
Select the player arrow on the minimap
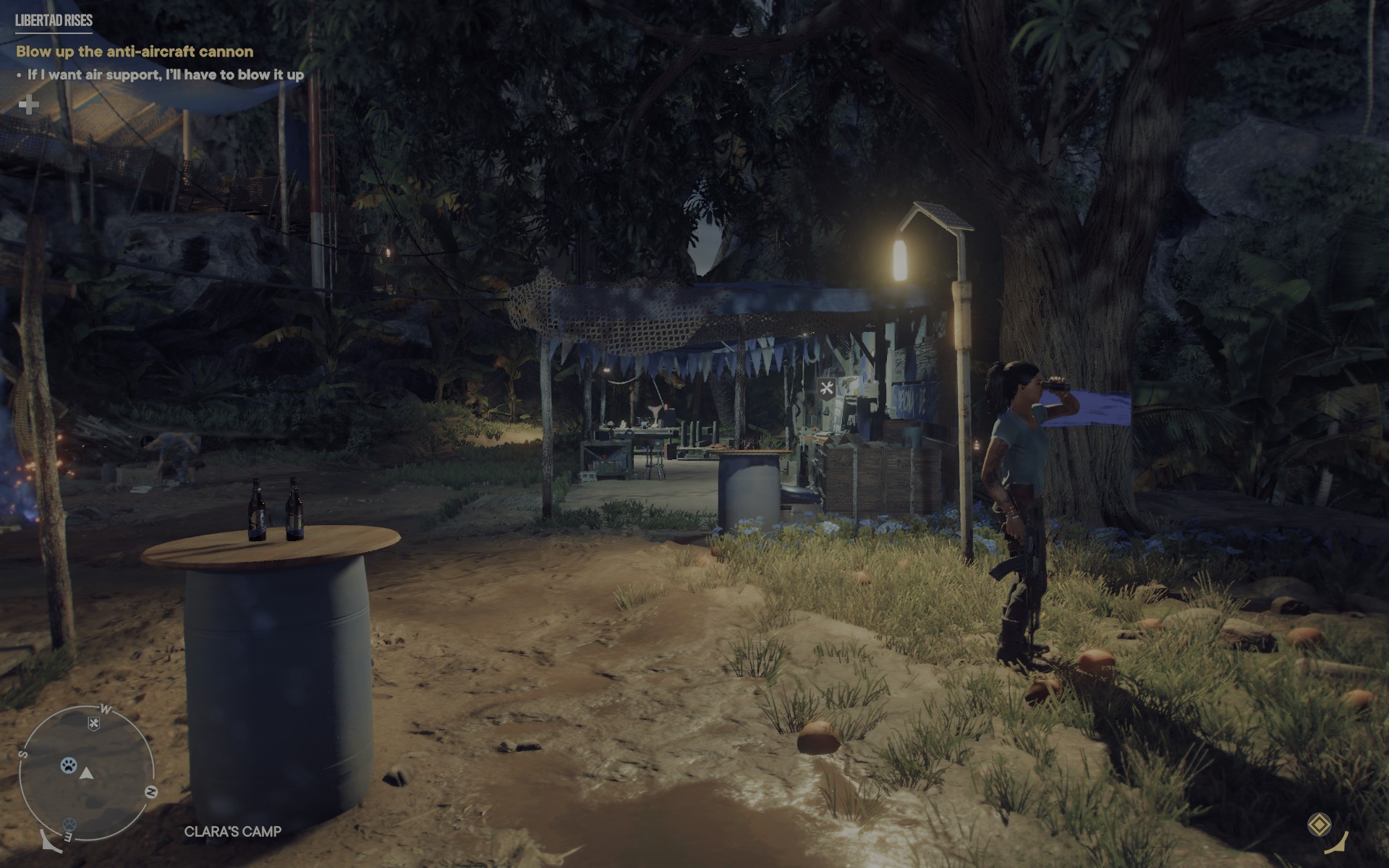(x=87, y=774)
